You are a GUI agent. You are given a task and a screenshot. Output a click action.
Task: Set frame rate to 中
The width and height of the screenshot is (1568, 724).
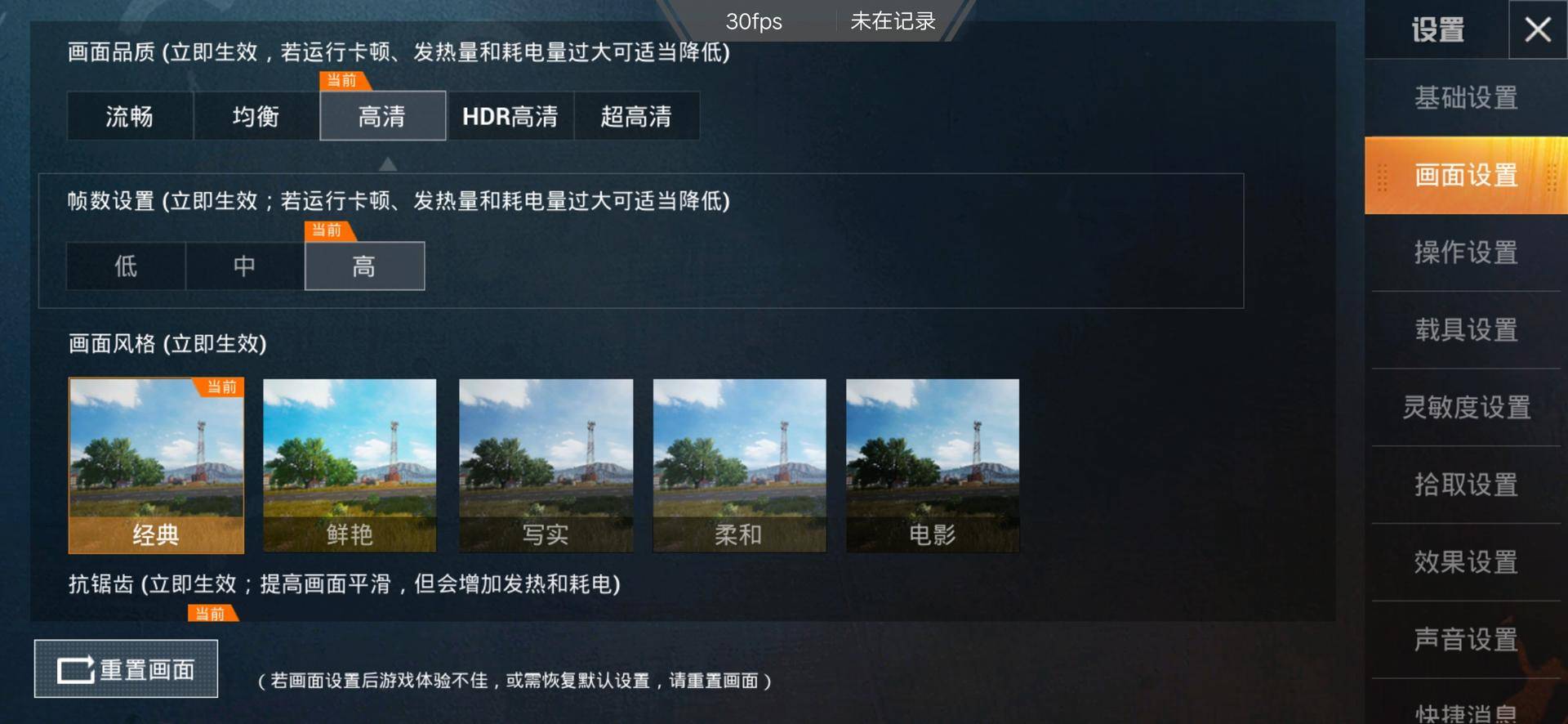pos(244,266)
